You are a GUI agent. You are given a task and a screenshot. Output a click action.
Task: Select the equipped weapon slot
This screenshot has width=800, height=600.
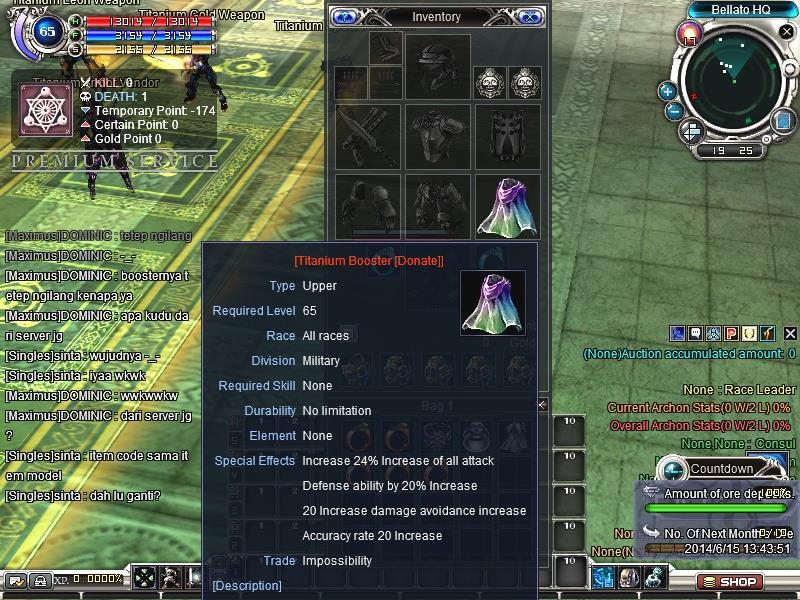[367, 135]
